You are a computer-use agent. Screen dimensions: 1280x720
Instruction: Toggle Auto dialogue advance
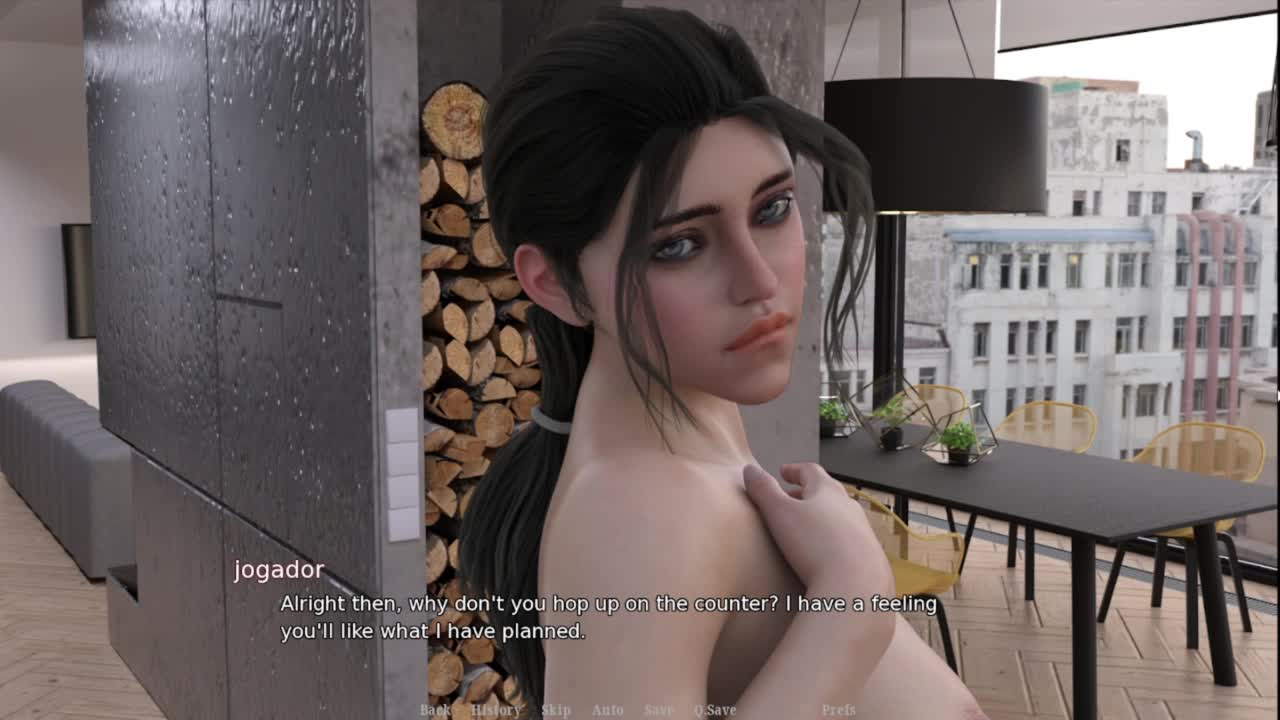[x=607, y=710]
